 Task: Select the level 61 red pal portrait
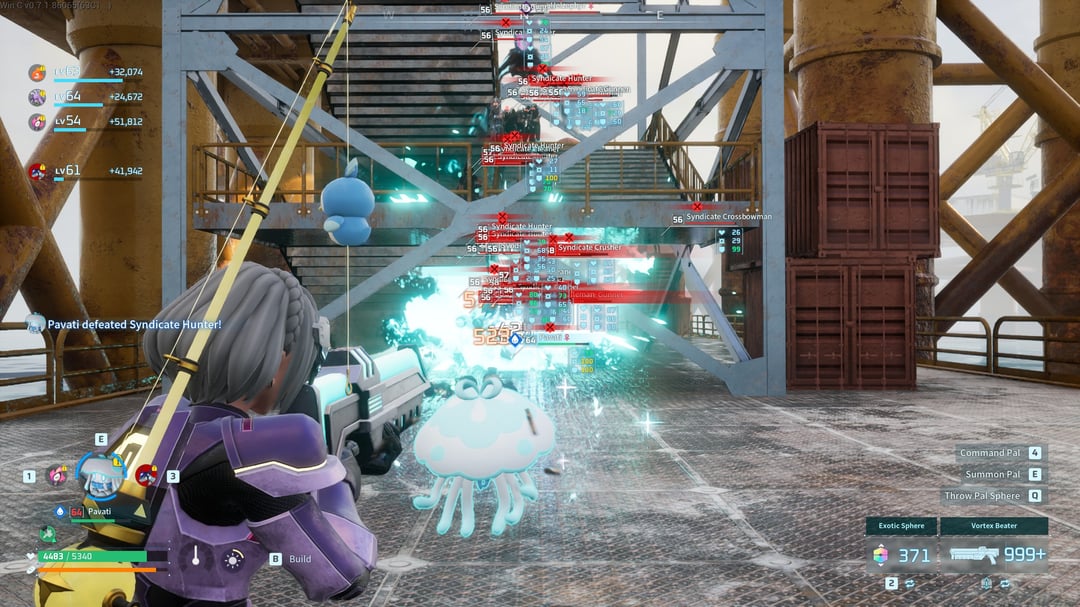click(37, 171)
